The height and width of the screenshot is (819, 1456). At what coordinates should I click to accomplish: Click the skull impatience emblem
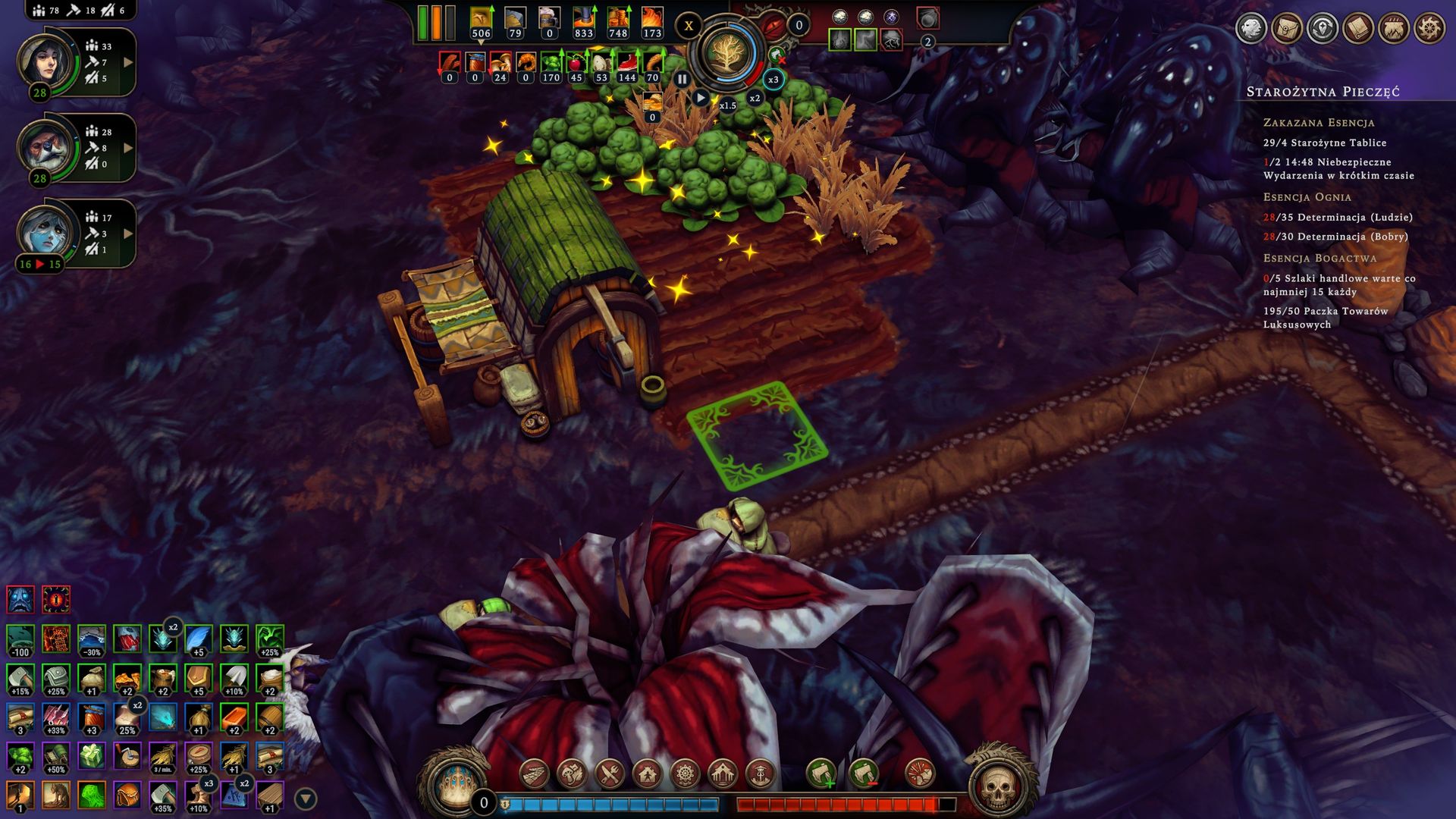click(998, 786)
